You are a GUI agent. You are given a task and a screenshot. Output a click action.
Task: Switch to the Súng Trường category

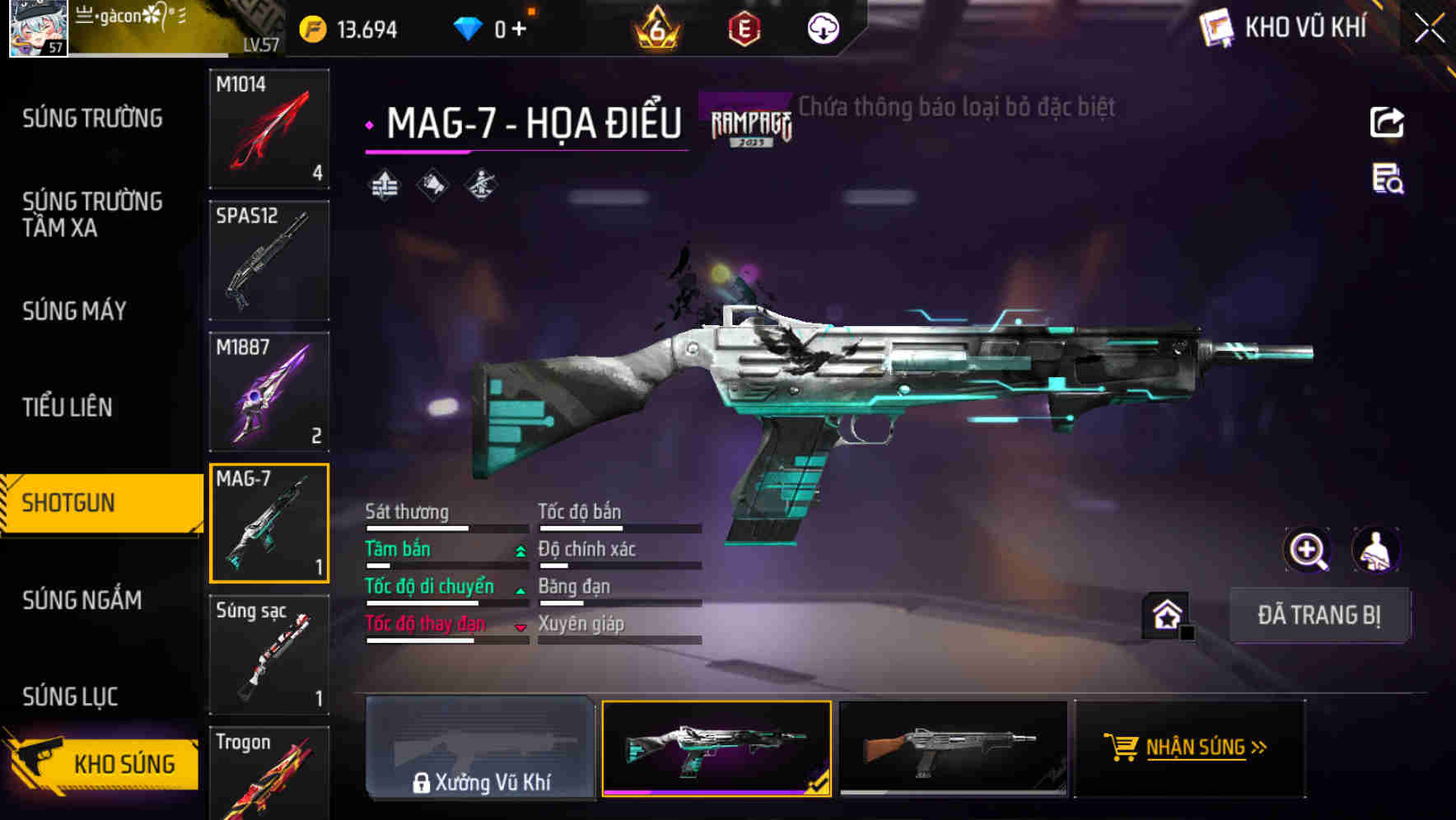pyautogui.click(x=92, y=119)
